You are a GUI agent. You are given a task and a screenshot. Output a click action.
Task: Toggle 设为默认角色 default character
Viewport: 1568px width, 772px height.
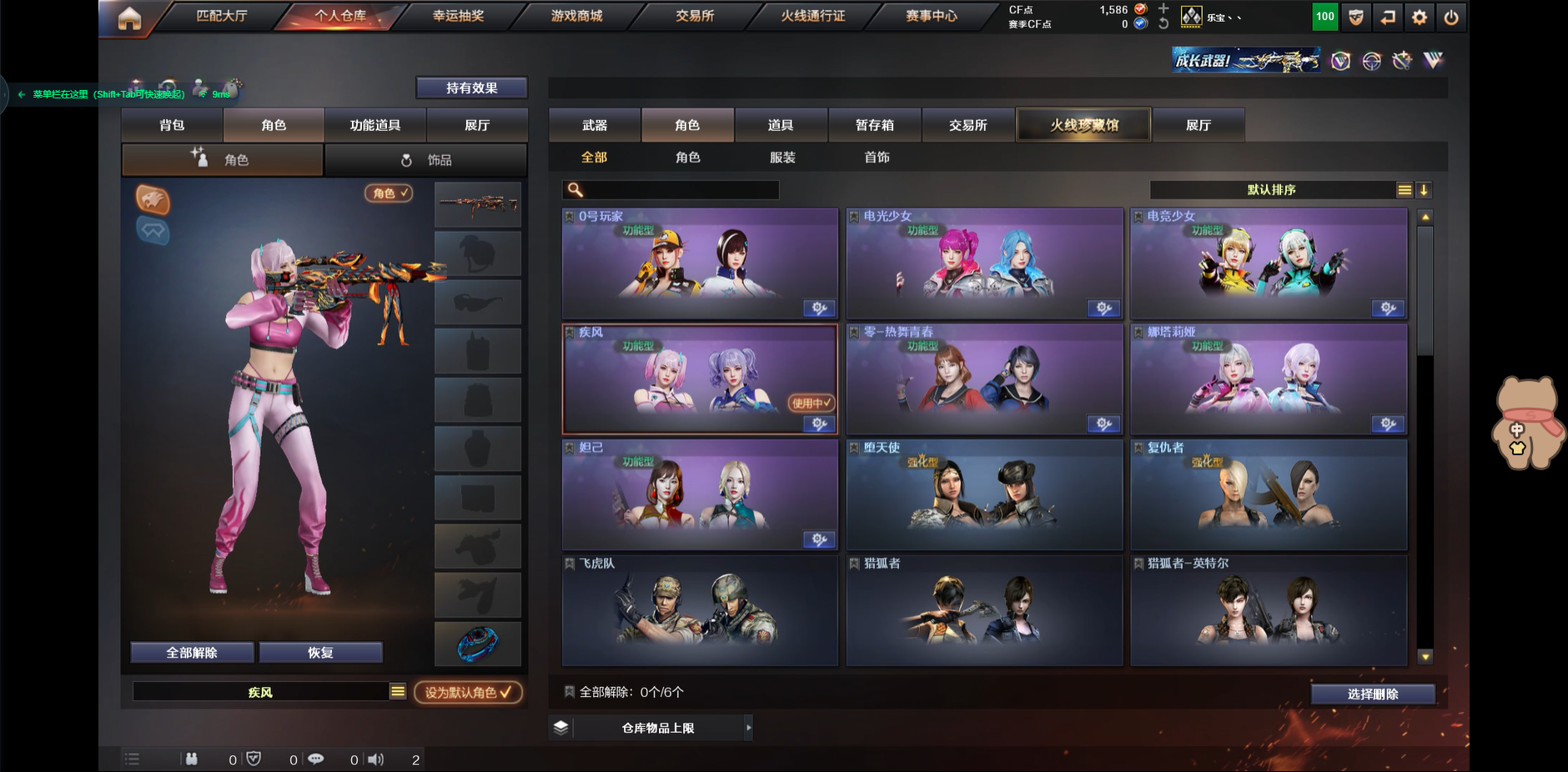[x=468, y=693]
